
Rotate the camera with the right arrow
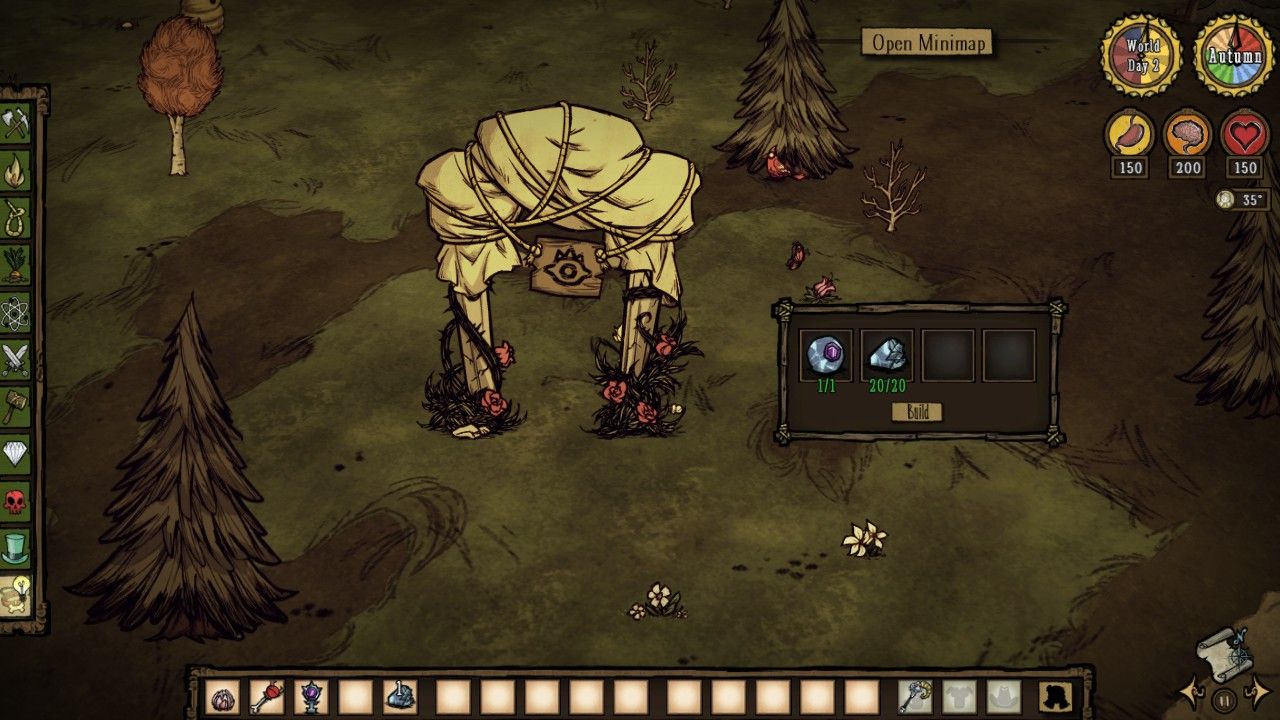click(x=1257, y=692)
